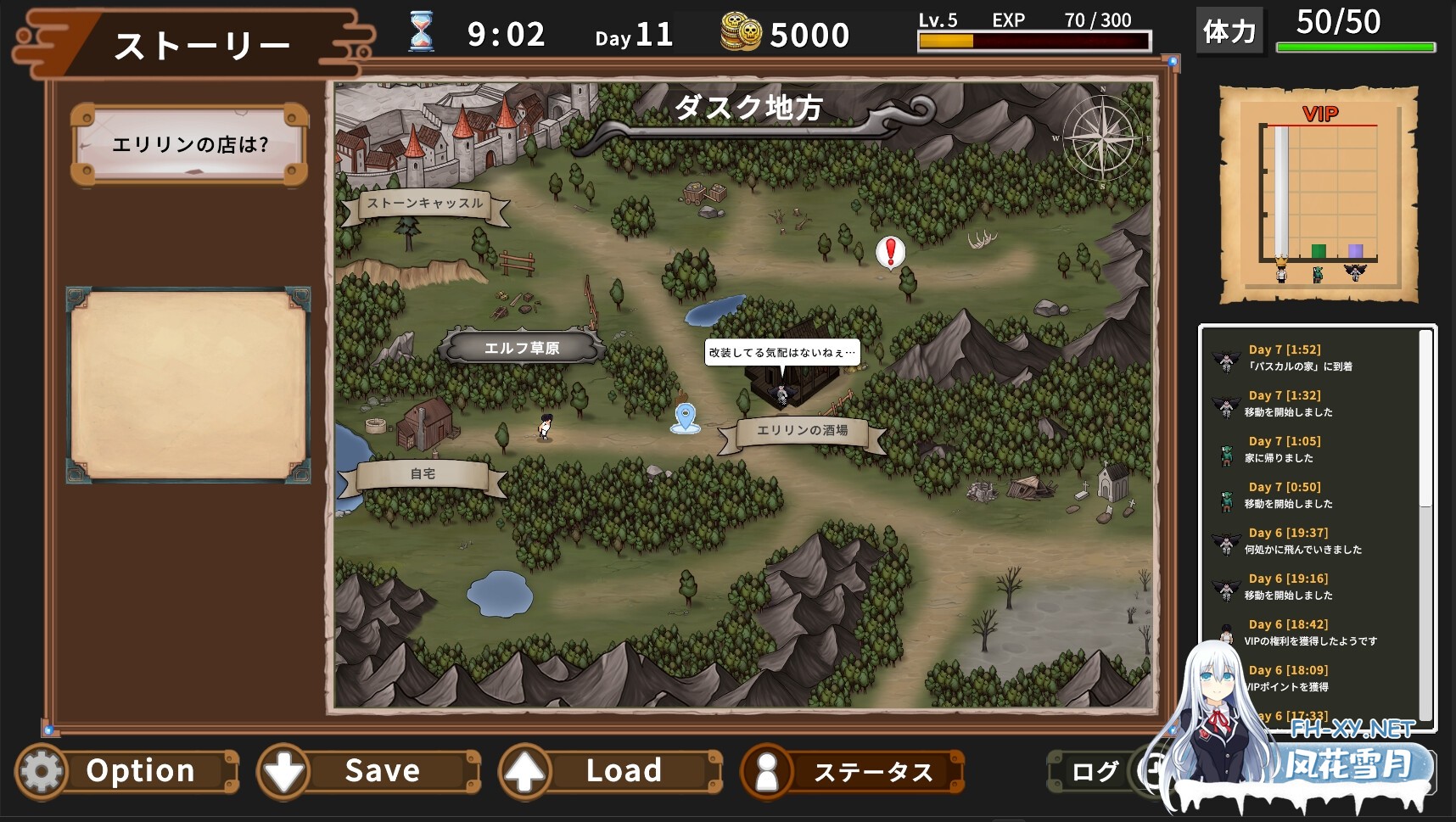This screenshot has height=822, width=1456.
Task: Click the red exclamation map marker
Action: (x=890, y=252)
